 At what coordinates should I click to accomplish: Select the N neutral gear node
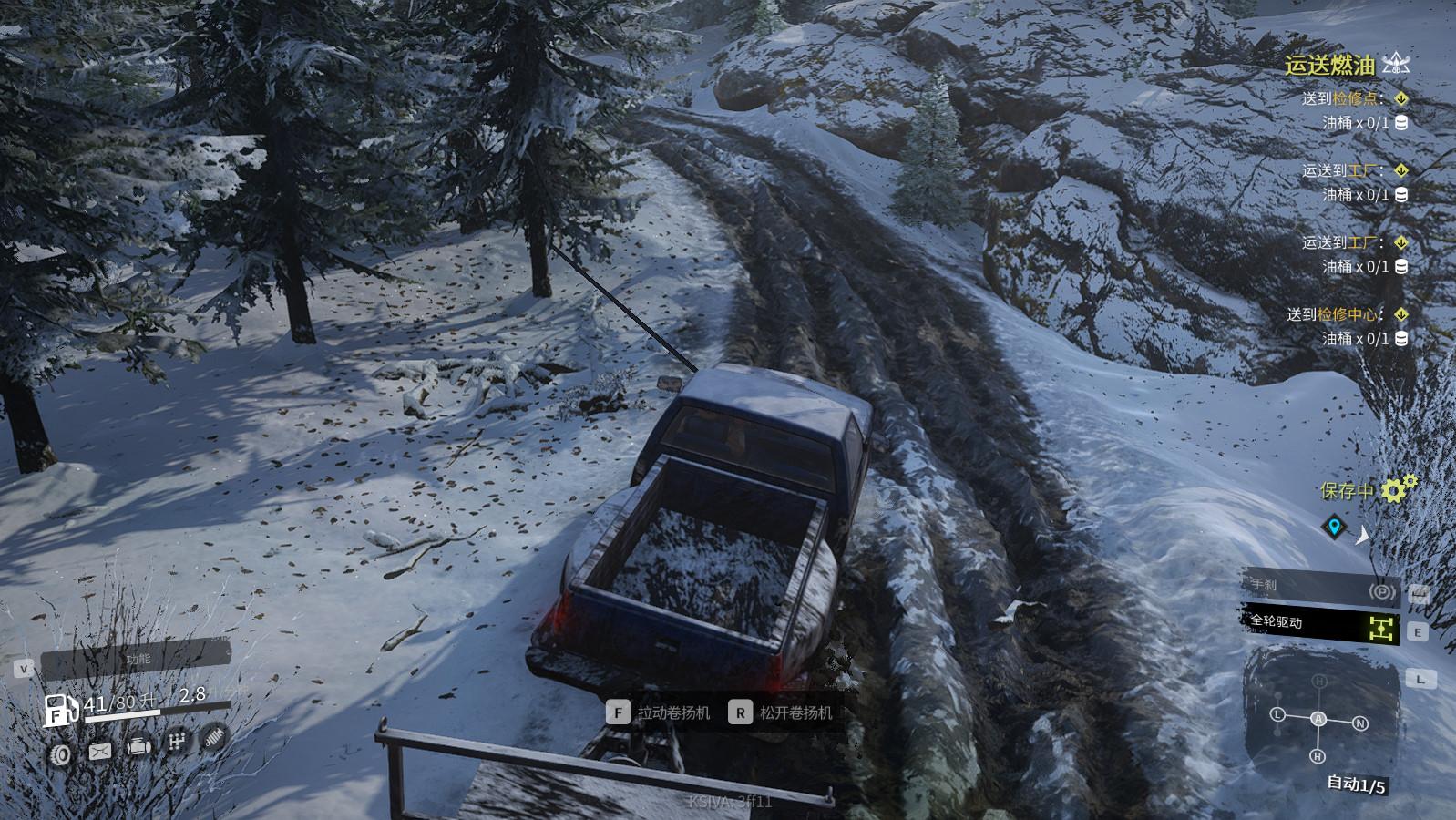[x=1359, y=723]
